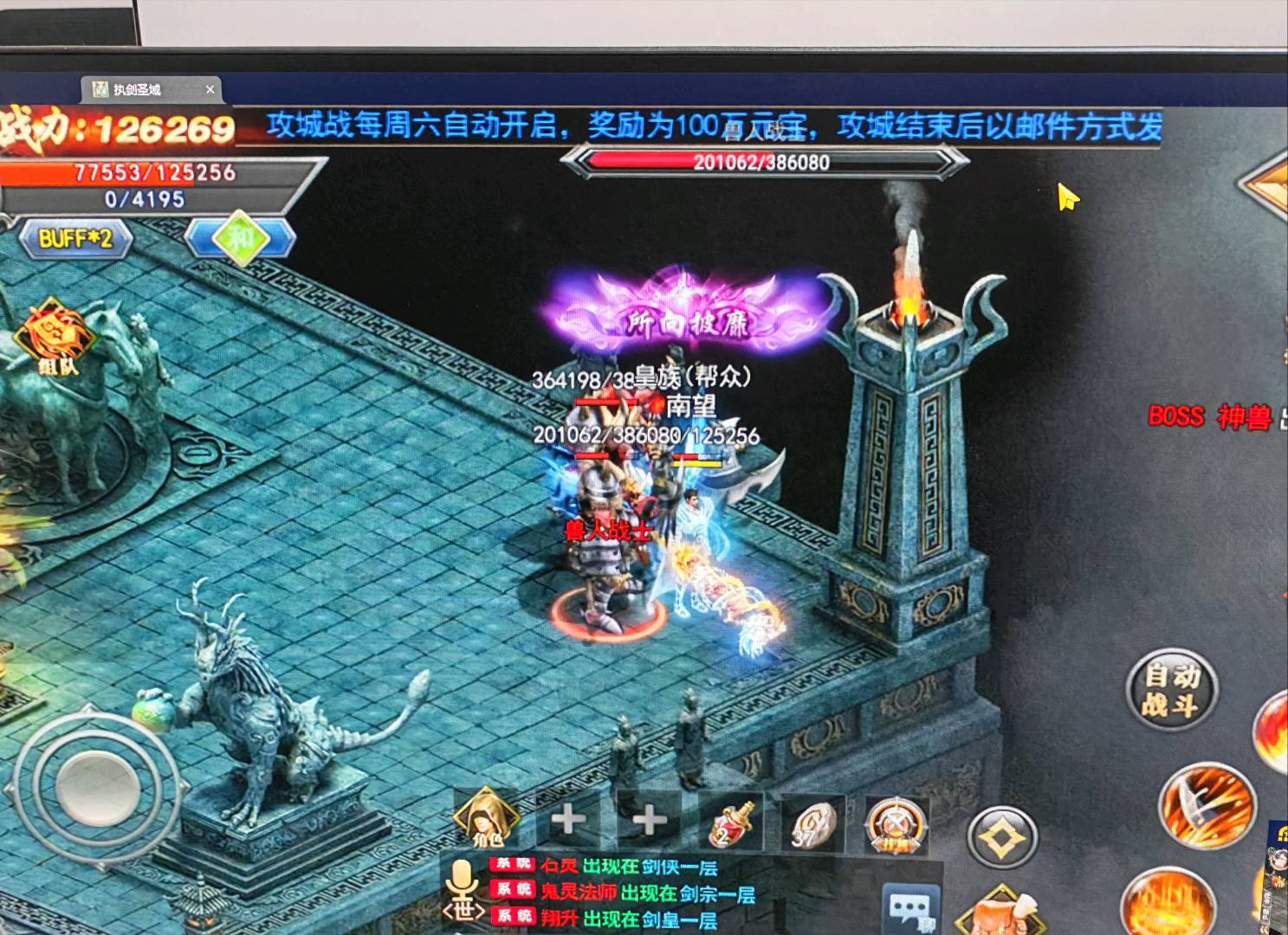Toggle 自动战斗 auto battle
This screenshot has height=935, width=1288.
[1171, 689]
